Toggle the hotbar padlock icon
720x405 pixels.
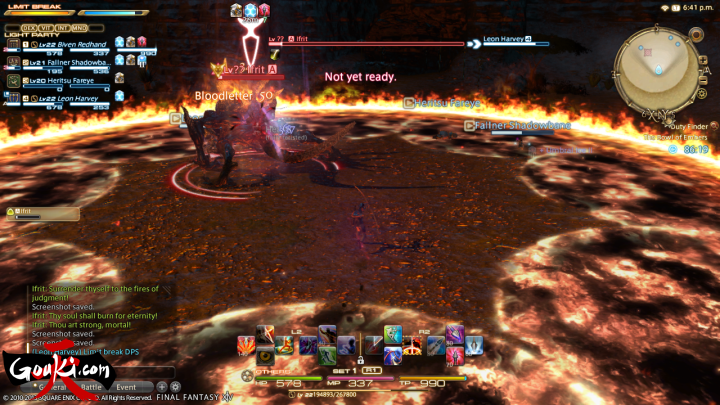pyautogui.click(x=360, y=358)
